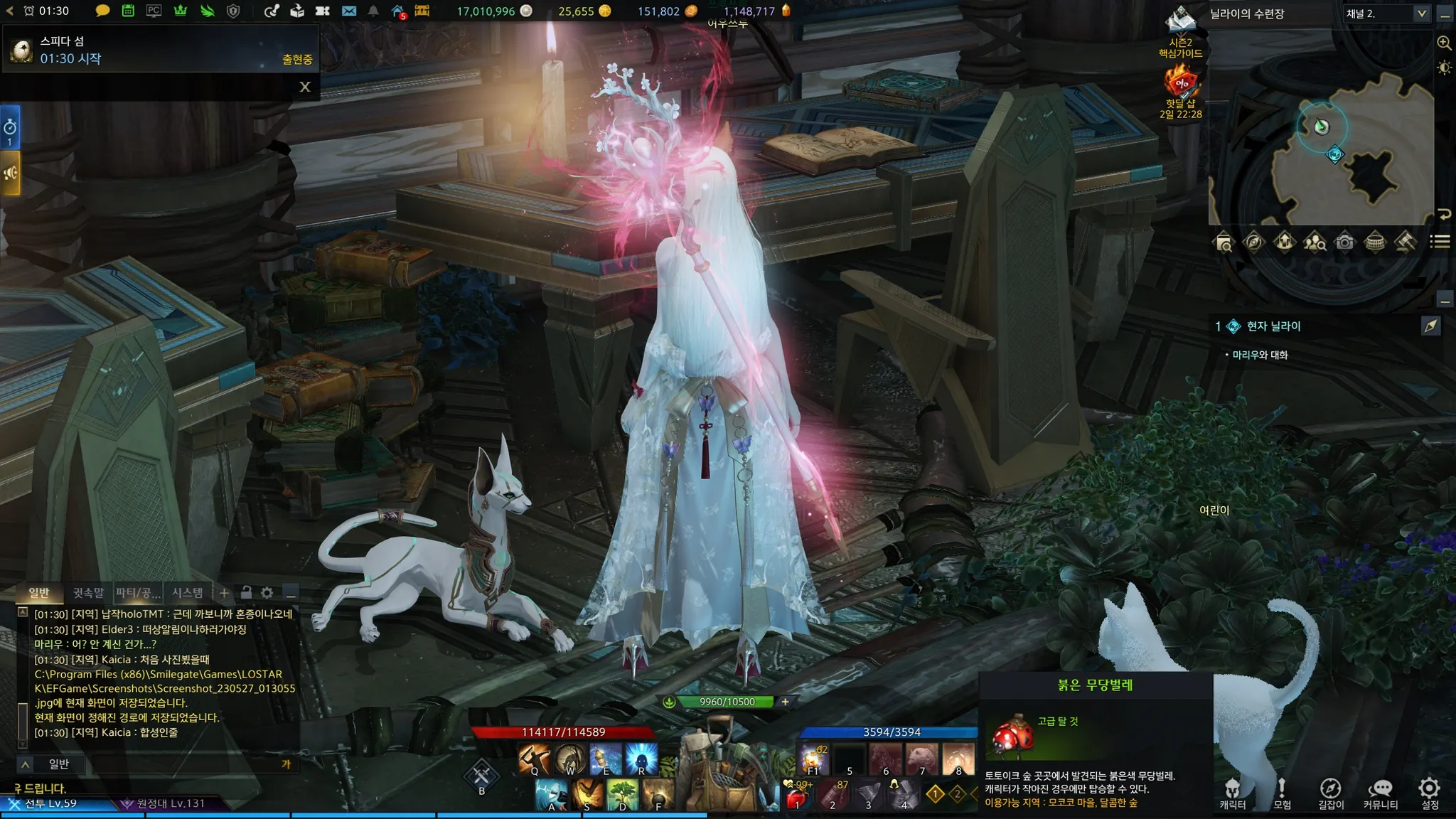Image resolution: width=1456 pixels, height=819 pixels.
Task: Use the red health potion slot
Action: (798, 796)
